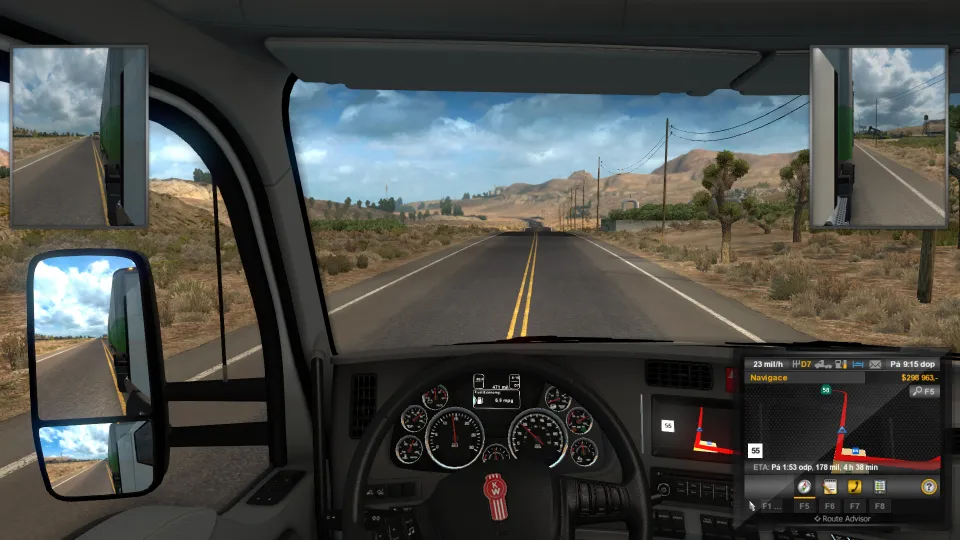The image size is (960, 540).
Task: Show the truck diagnostics info tab
Action: coord(880,487)
